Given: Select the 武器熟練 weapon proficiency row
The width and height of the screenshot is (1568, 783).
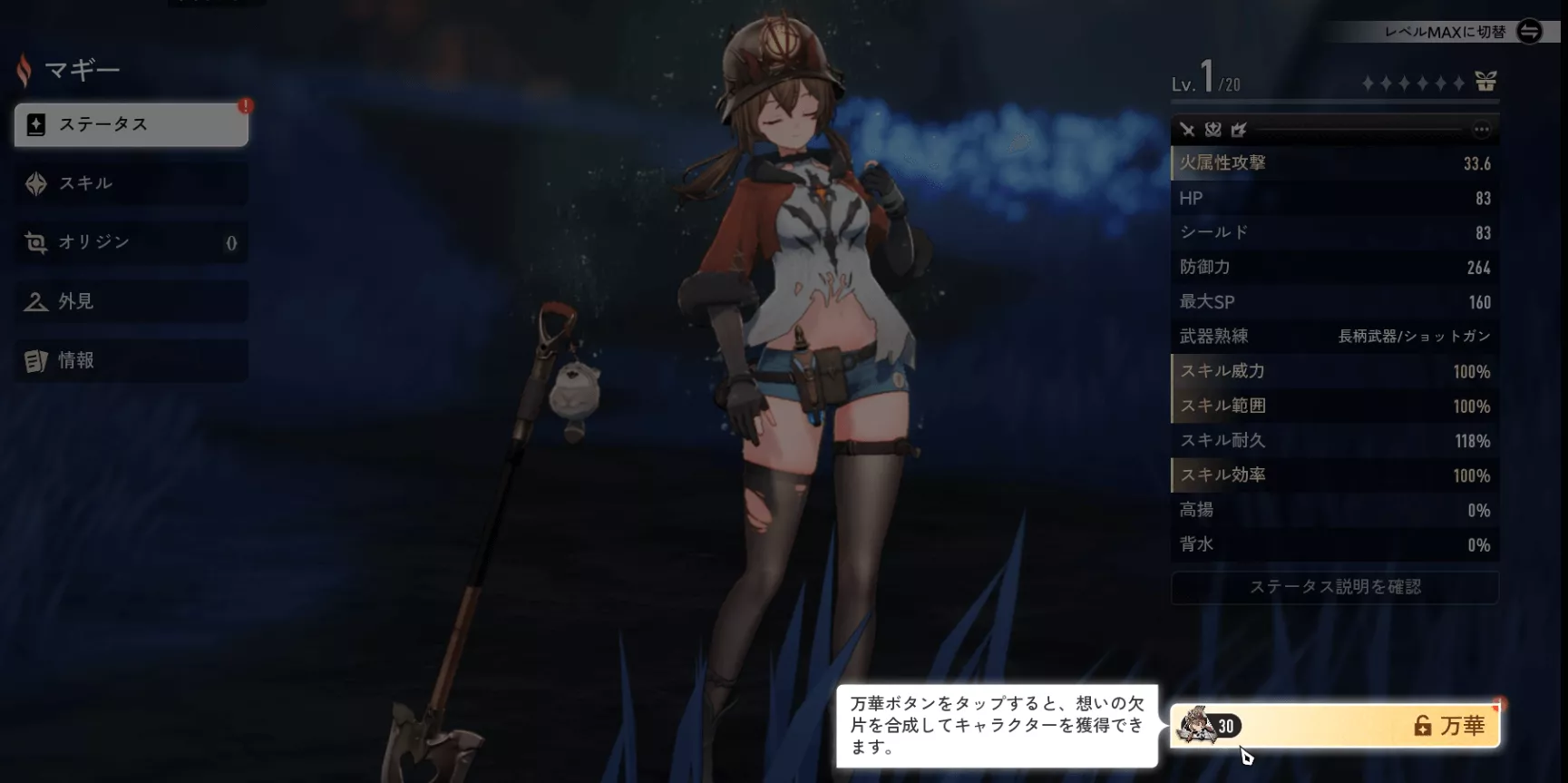Looking at the screenshot, I should (x=1333, y=336).
